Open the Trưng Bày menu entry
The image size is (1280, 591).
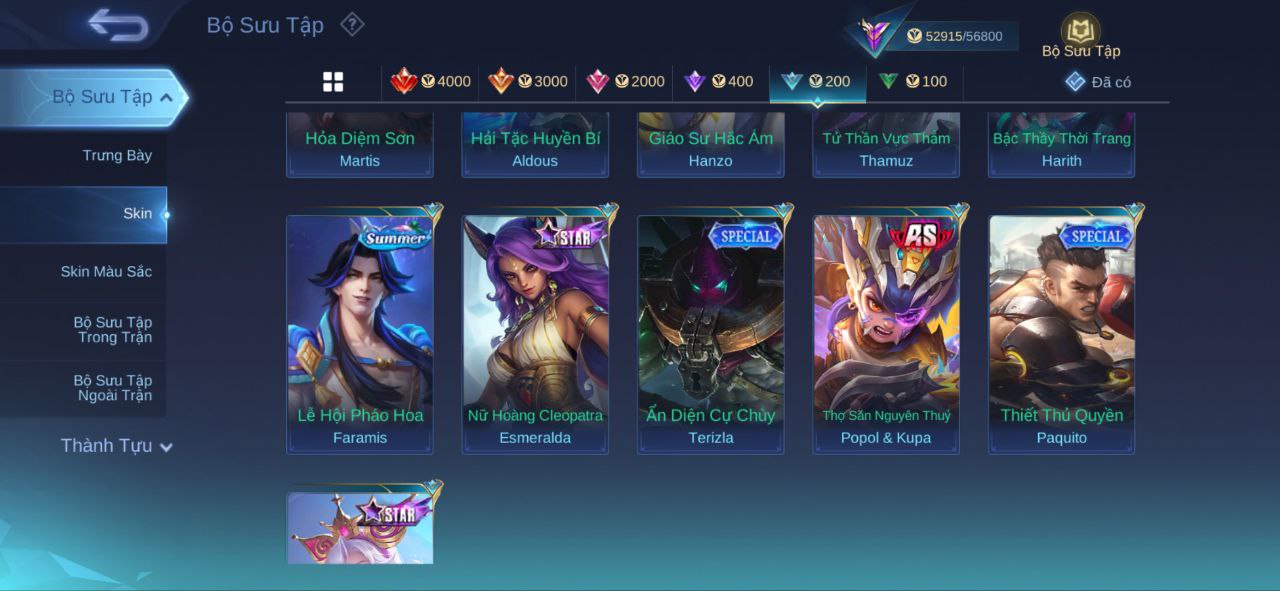pyautogui.click(x=117, y=155)
